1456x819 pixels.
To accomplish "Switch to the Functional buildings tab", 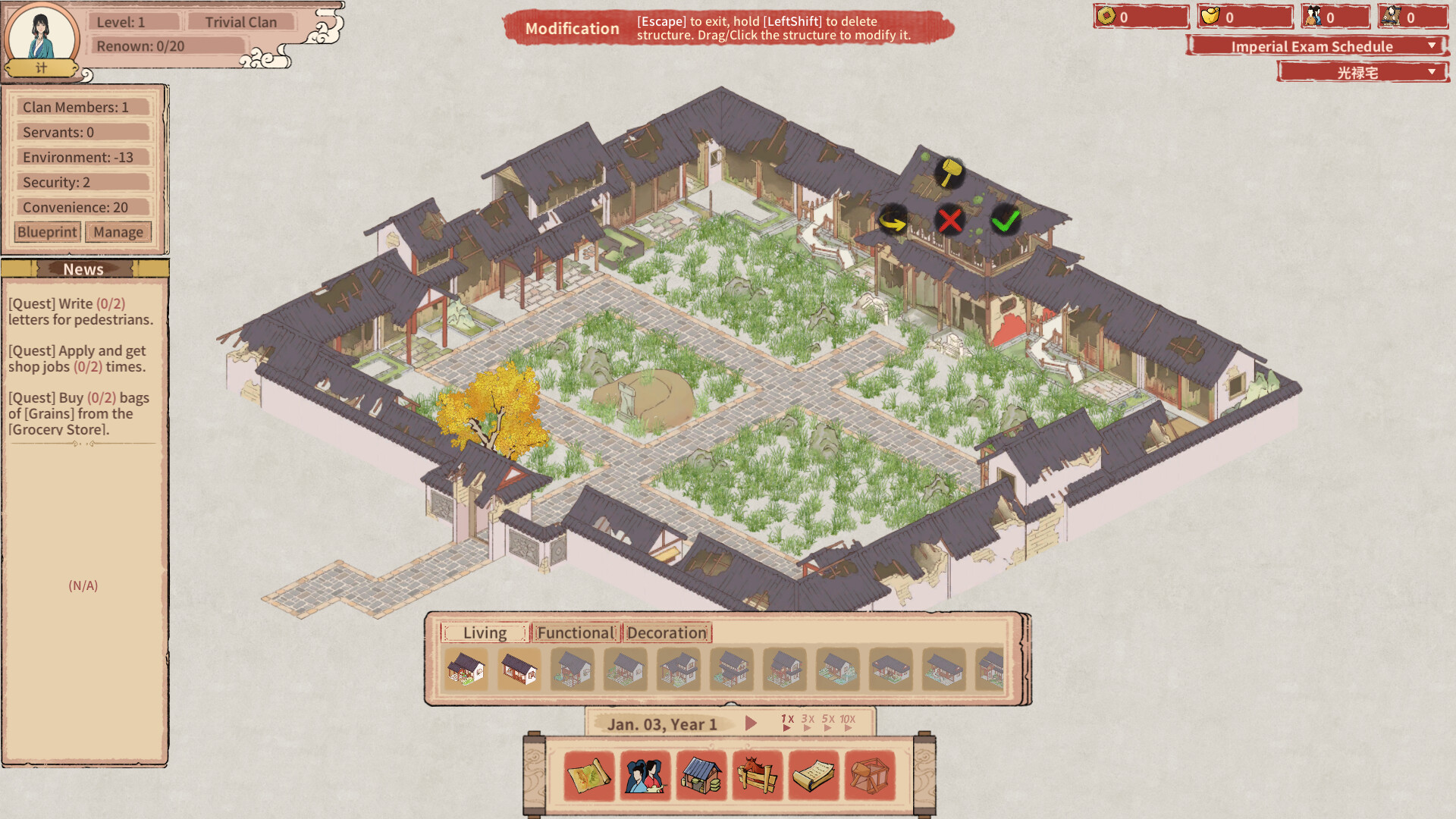I will click(576, 632).
